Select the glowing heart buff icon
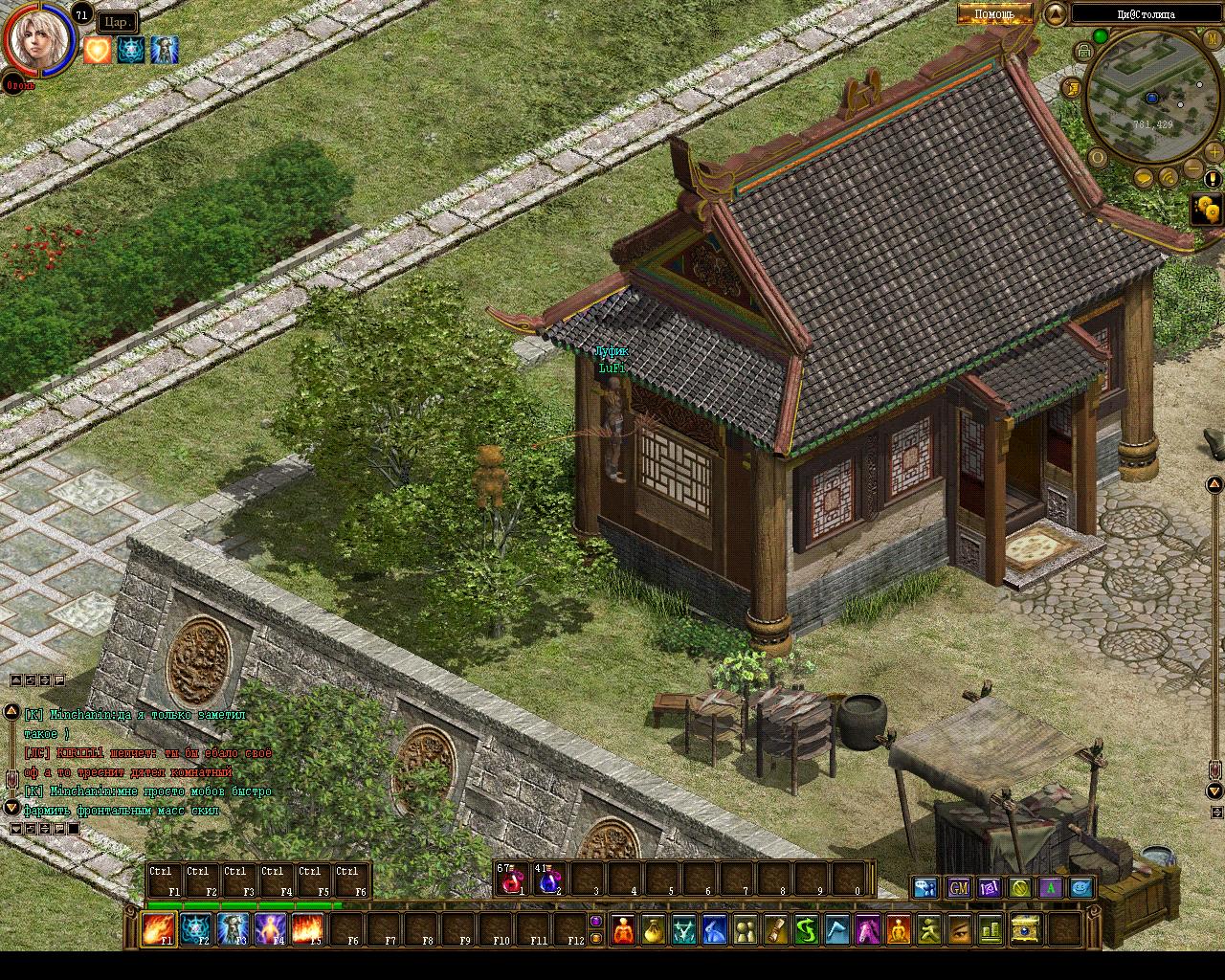This screenshot has width=1225, height=980. (97, 50)
